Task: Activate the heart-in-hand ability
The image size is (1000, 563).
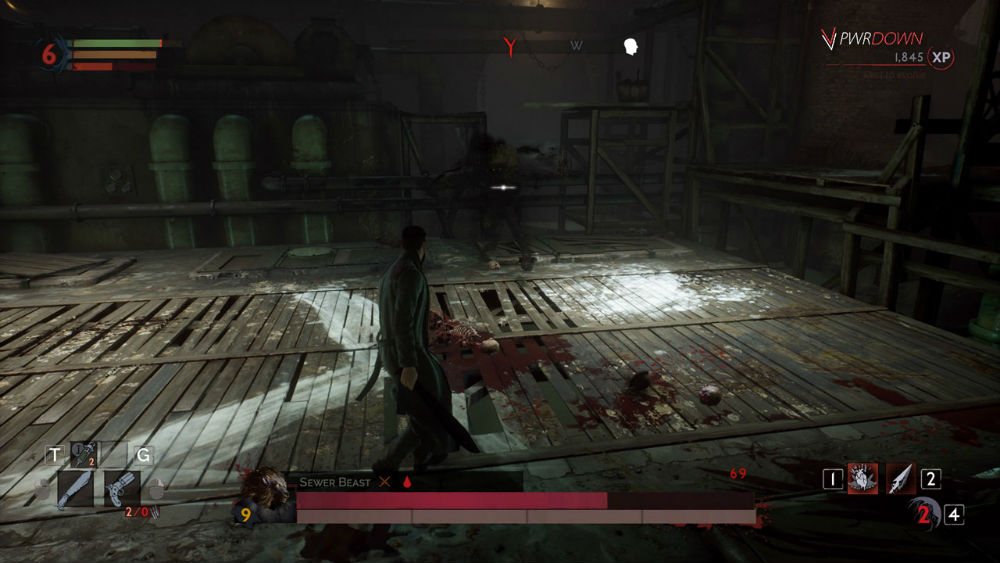Action: 863,479
